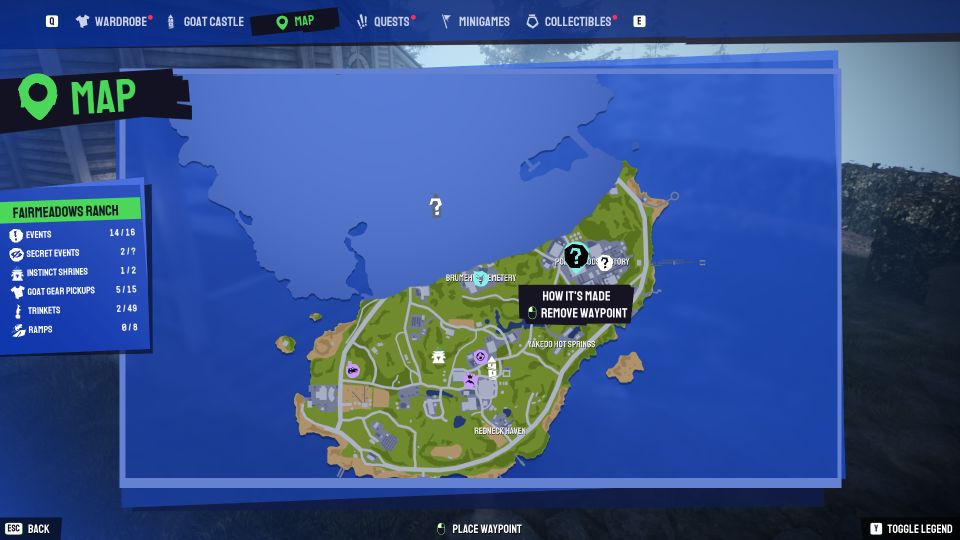Select the Brumehill Cemetery map marker
Image resolution: width=960 pixels, height=540 pixels.
coord(481,278)
